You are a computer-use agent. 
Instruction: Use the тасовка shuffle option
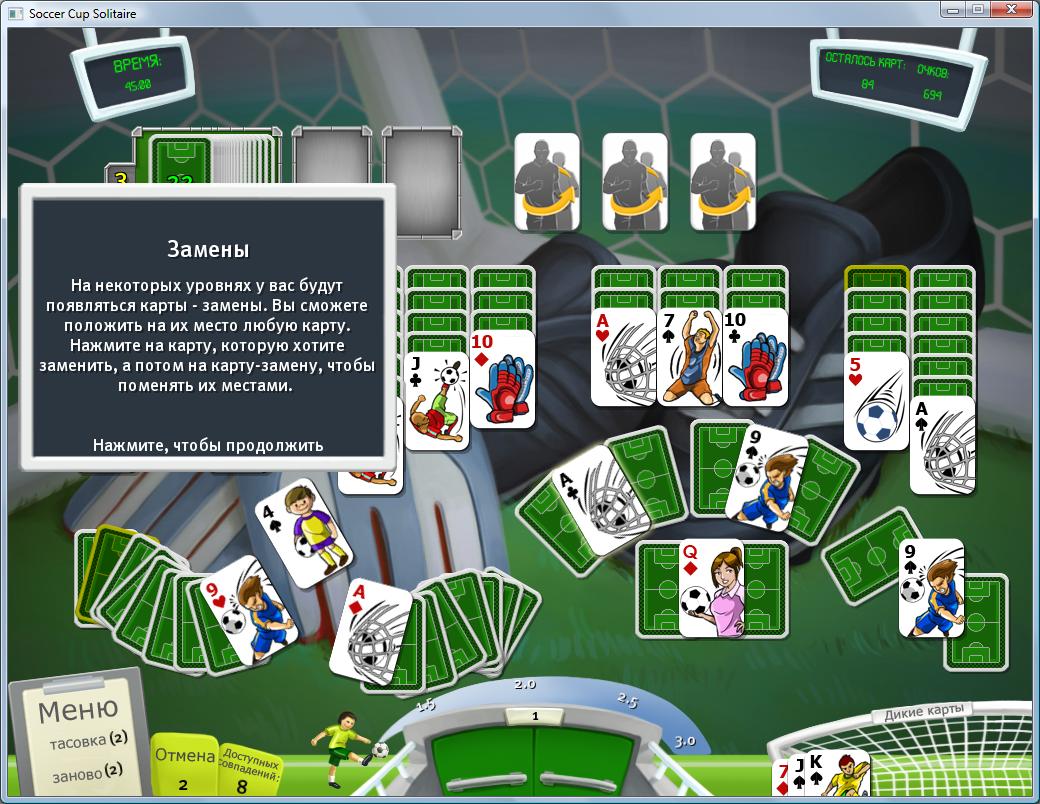[90, 741]
